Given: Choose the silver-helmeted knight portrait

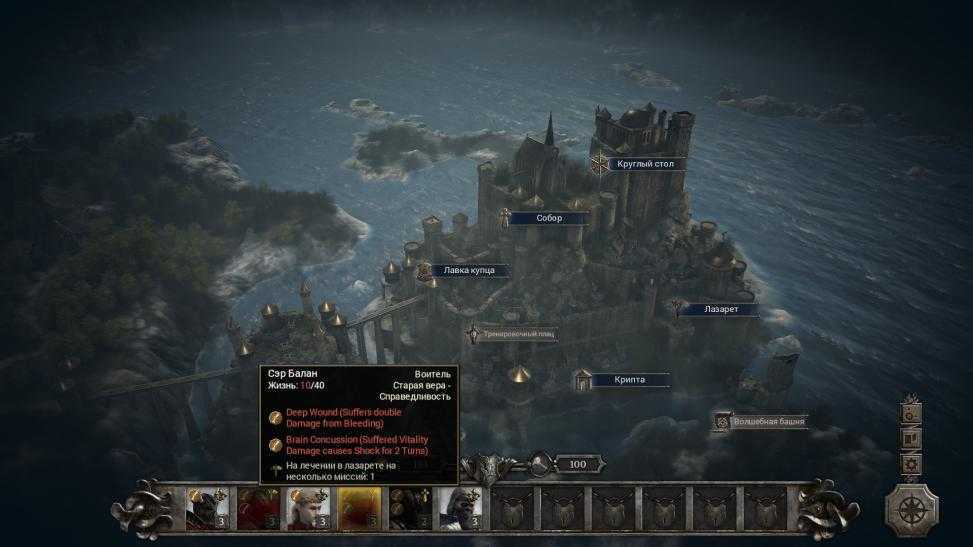Looking at the screenshot, I should (459, 507).
